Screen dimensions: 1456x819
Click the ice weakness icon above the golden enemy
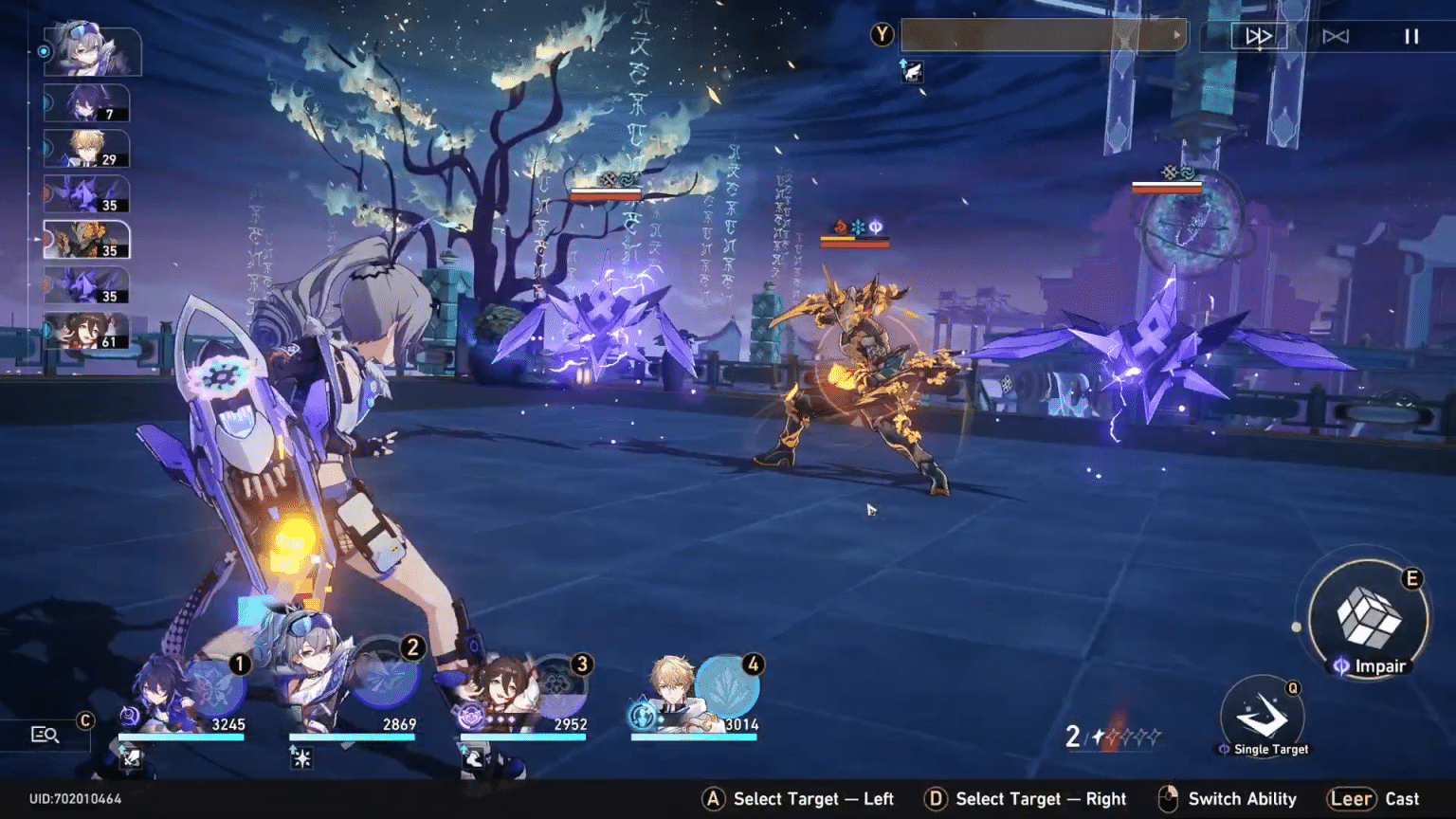(858, 226)
